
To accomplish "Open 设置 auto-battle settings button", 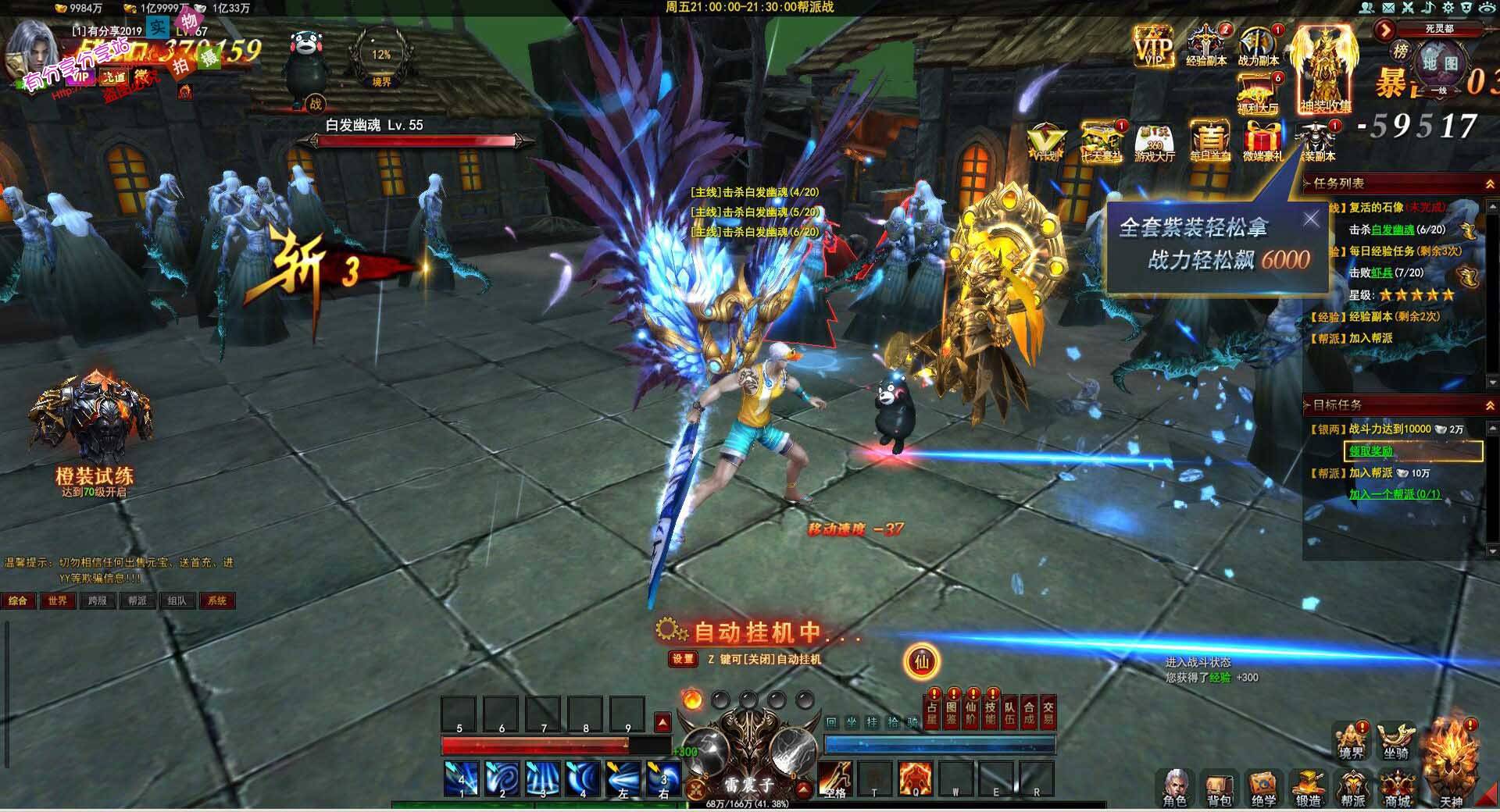I will (x=682, y=659).
